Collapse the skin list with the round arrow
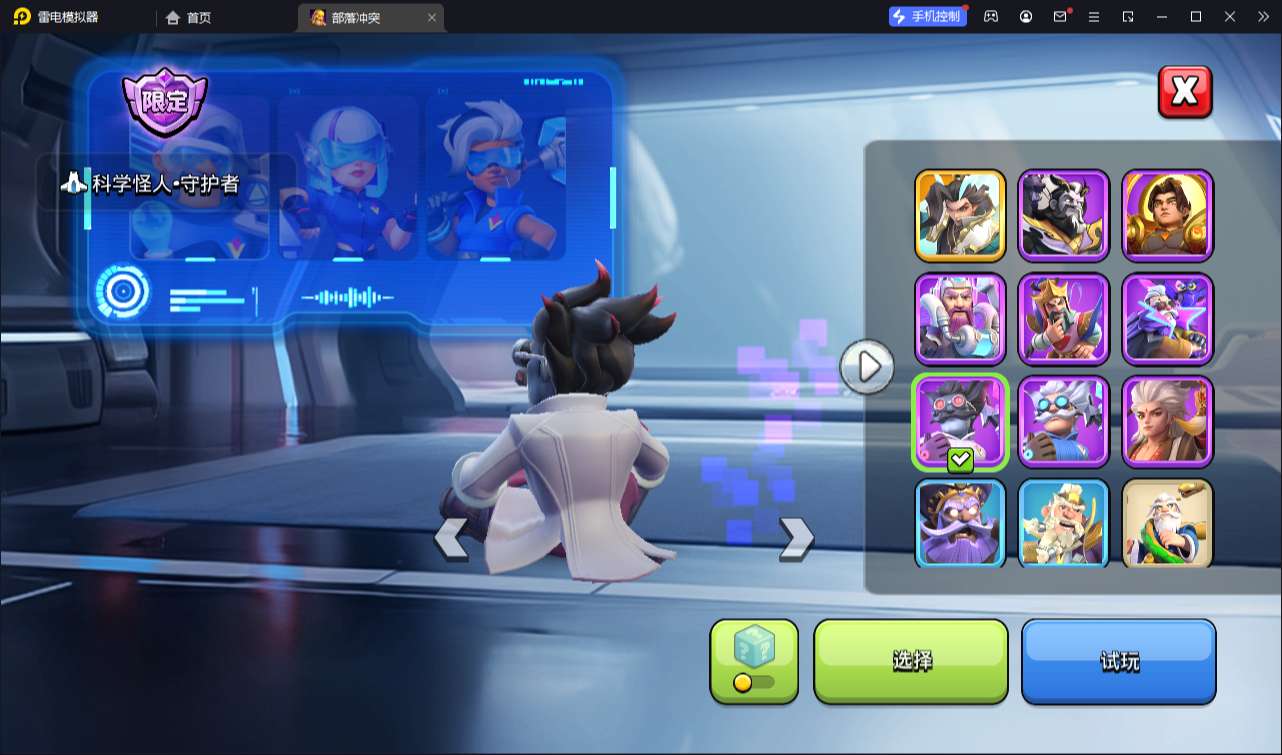The image size is (1282, 755). 866,367
